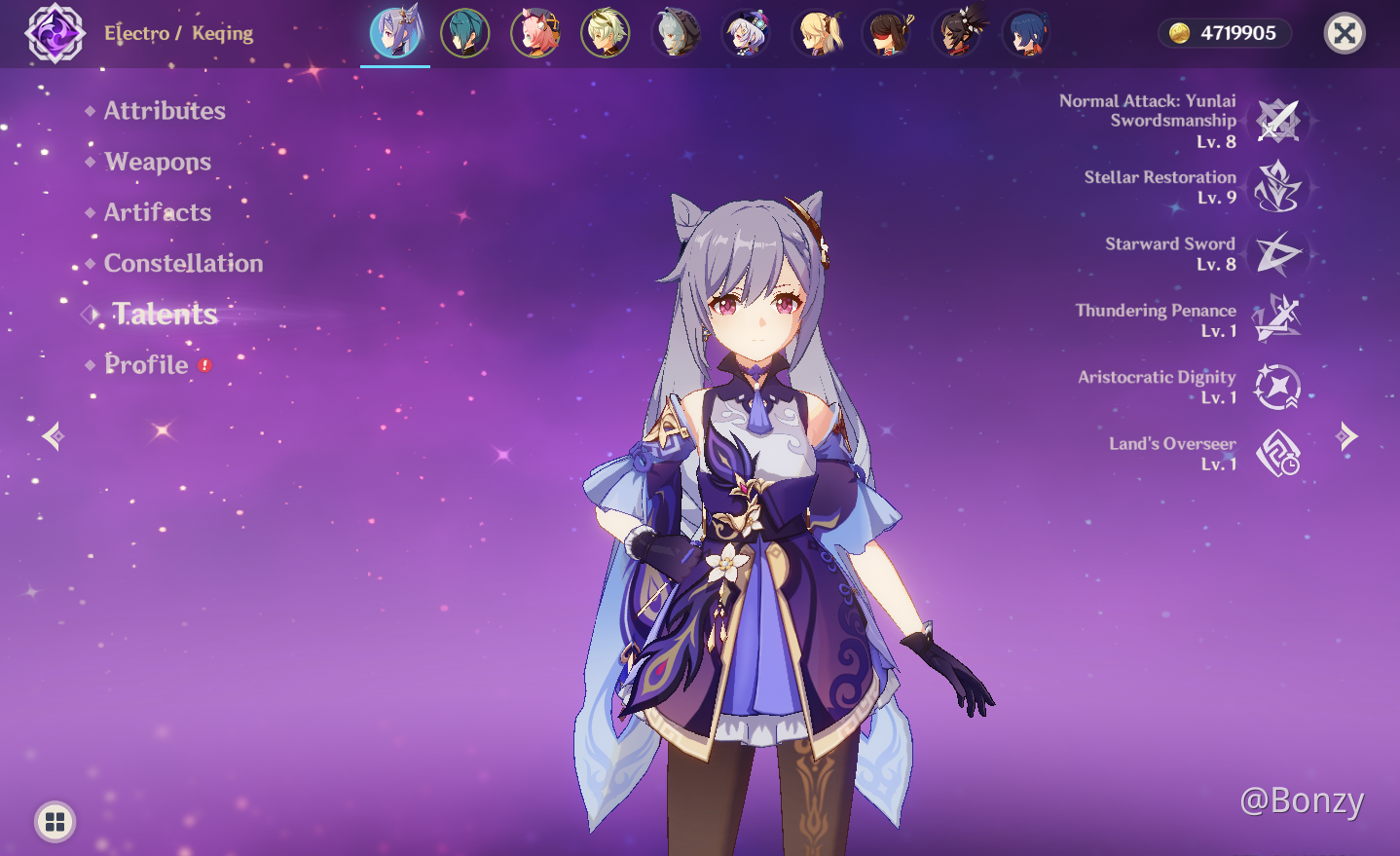Open the Thundering Penance passive icon
The width and height of the screenshot is (1400, 856).
[x=1280, y=321]
